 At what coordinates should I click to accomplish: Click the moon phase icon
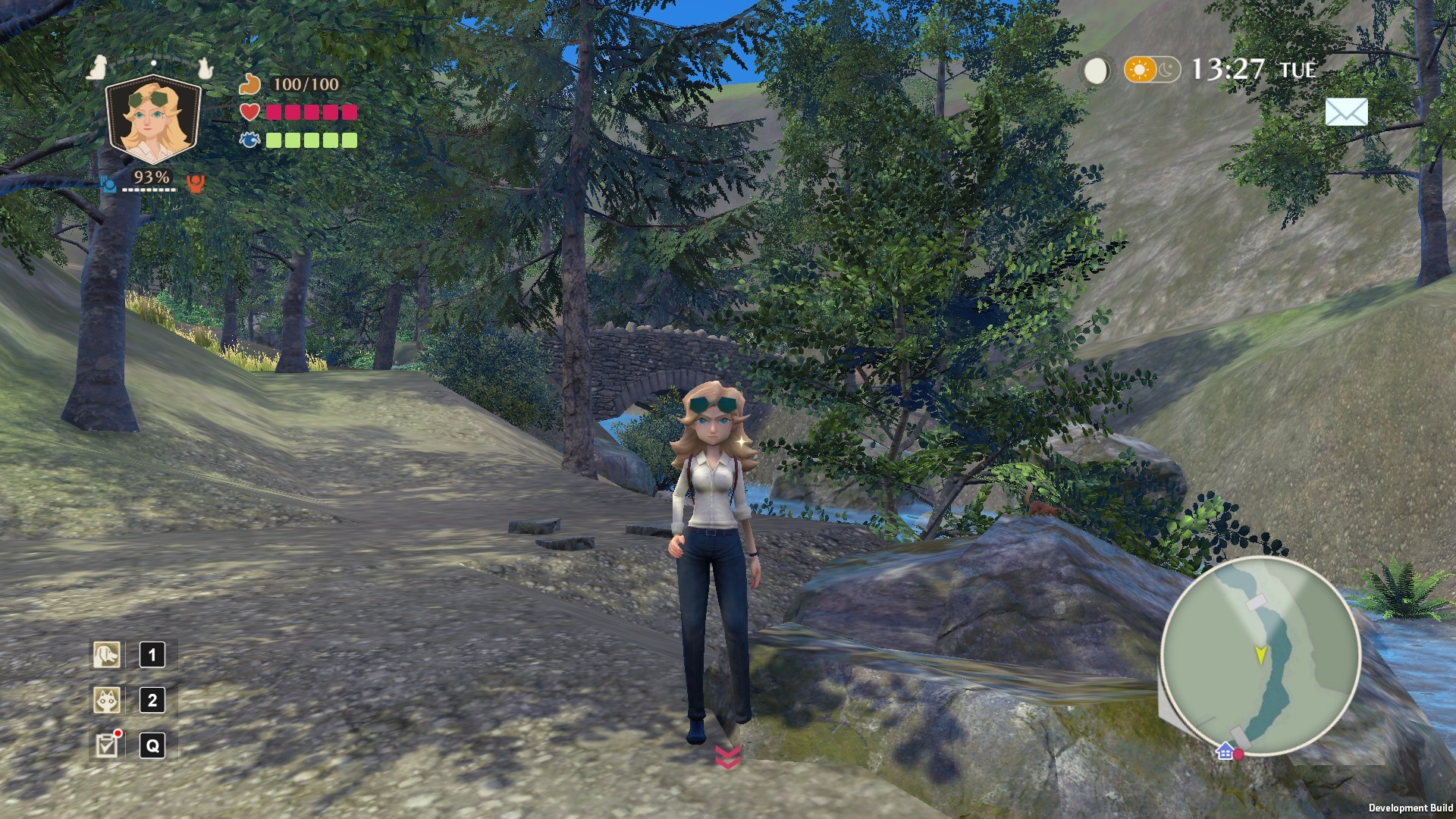tap(1094, 71)
